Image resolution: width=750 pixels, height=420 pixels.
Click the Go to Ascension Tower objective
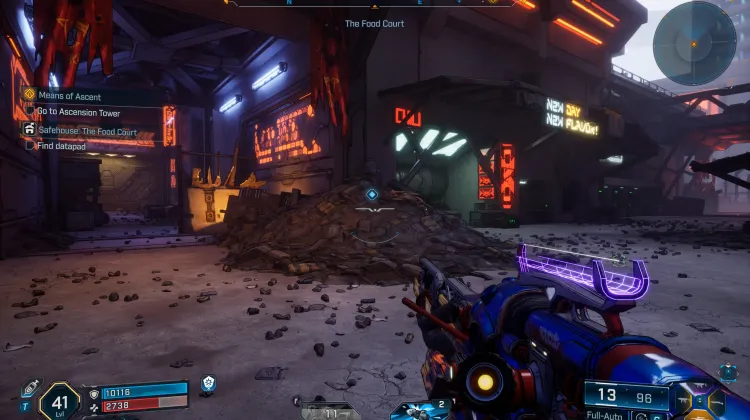(78, 113)
